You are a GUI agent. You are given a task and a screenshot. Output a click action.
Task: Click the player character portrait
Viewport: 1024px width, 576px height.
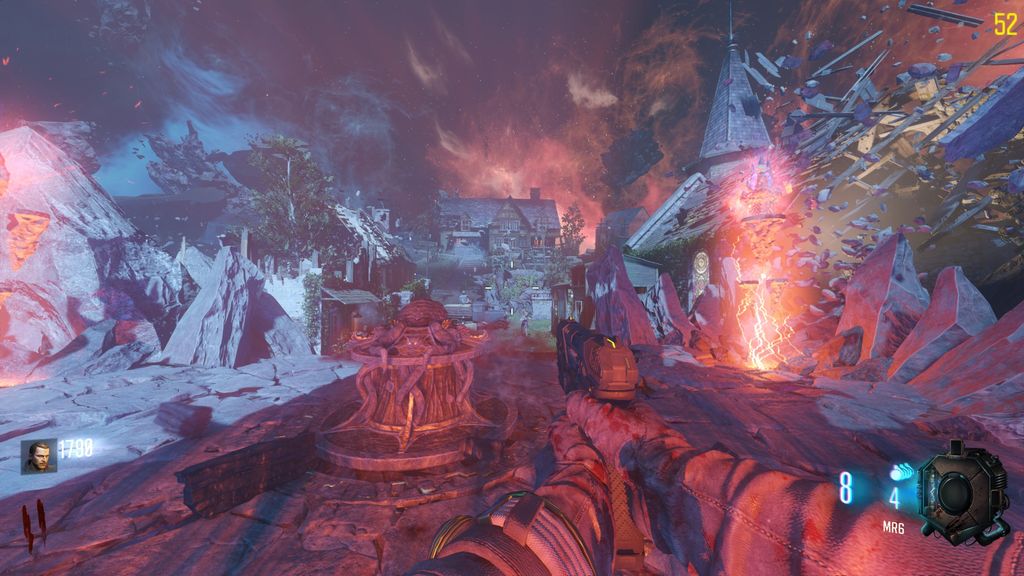pos(40,456)
